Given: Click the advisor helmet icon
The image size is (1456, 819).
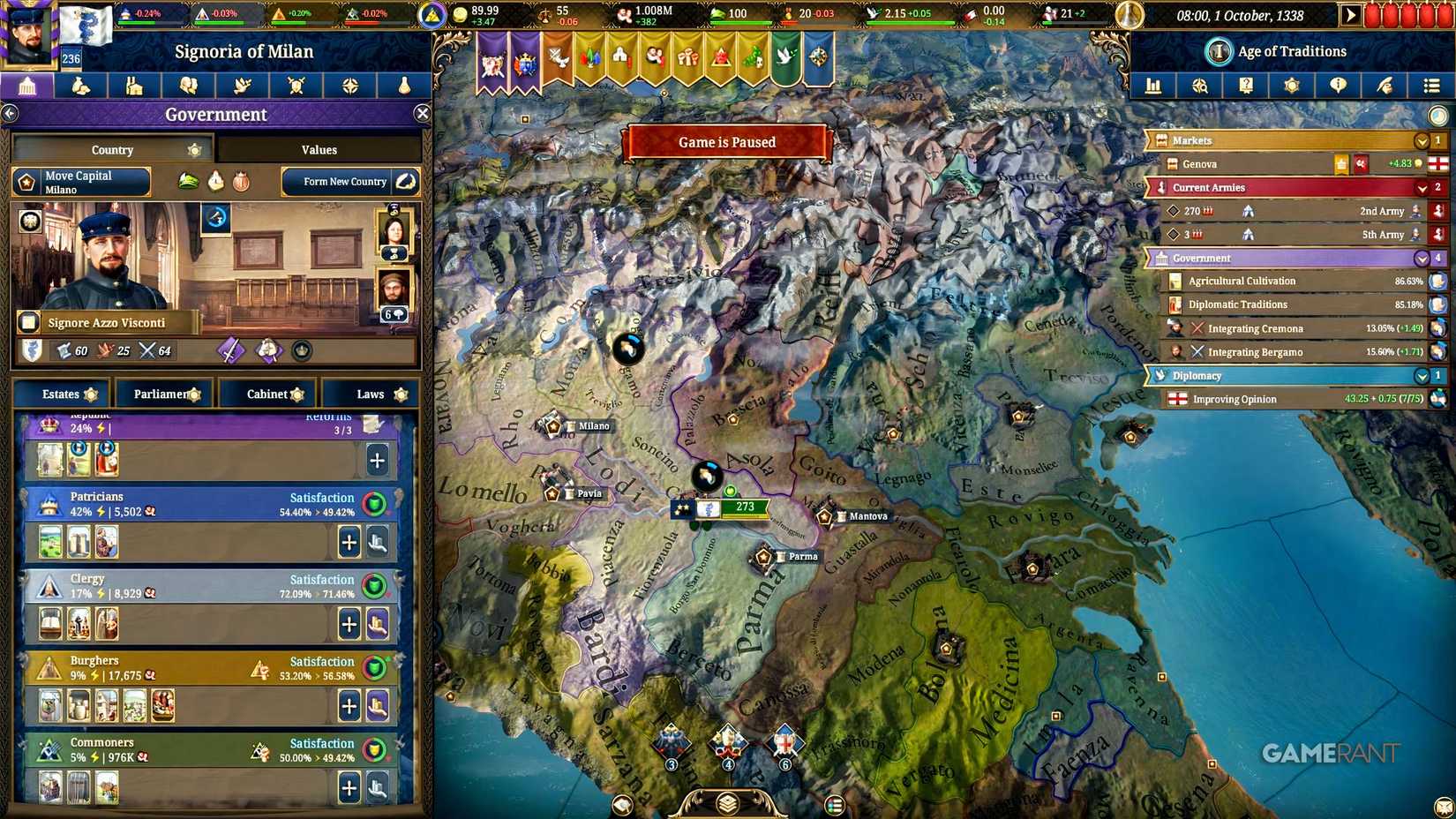Looking at the screenshot, I should [x=1386, y=86].
